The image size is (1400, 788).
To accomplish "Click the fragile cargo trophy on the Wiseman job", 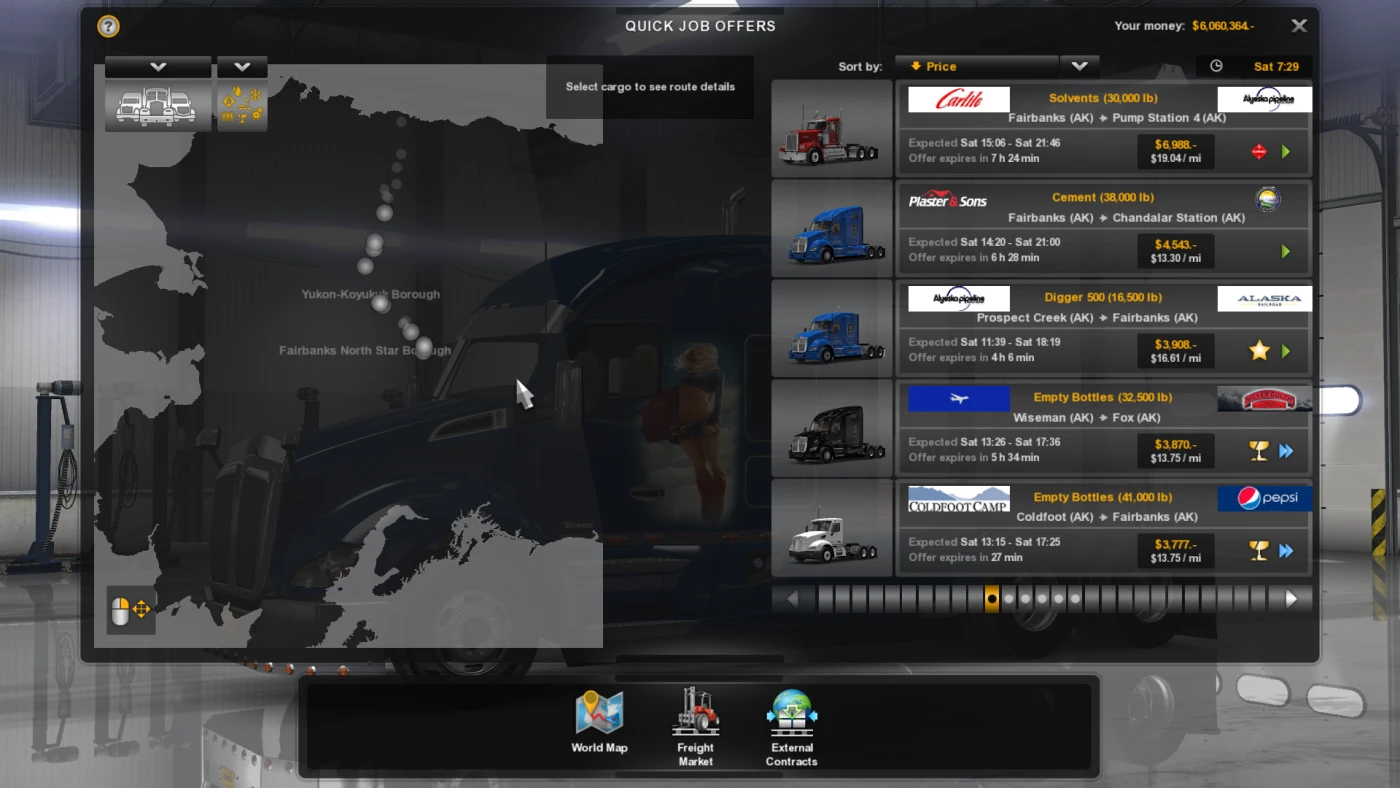I will coord(1259,451).
